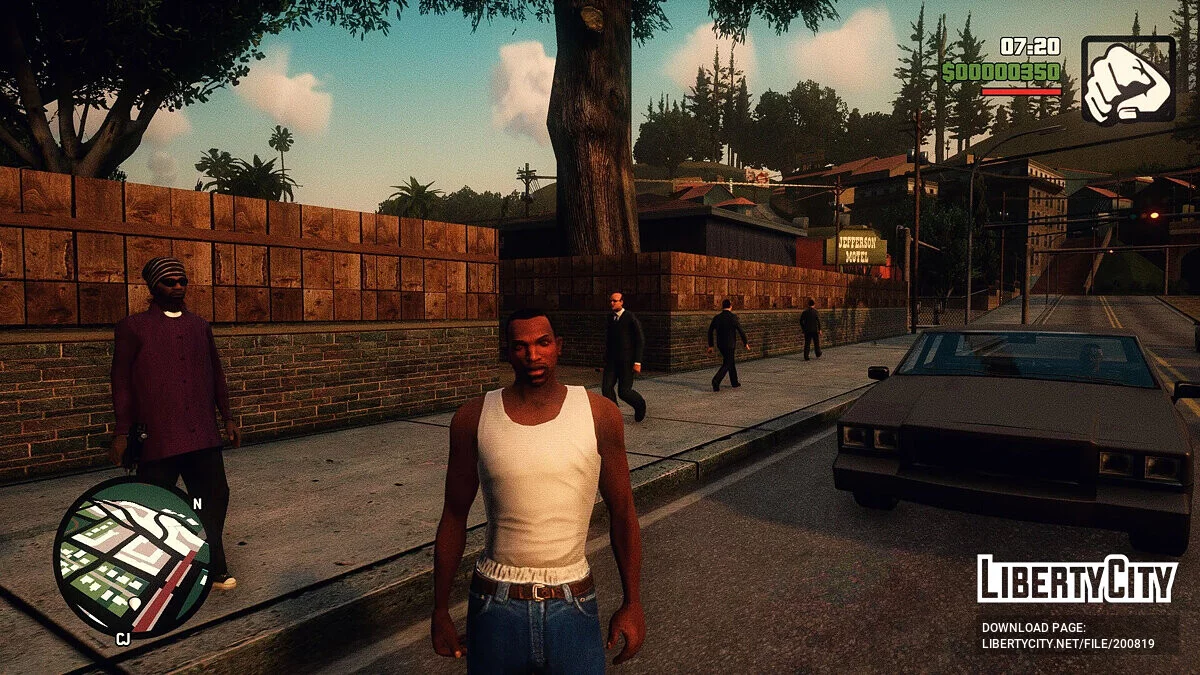Open the circular radar minimap
The image size is (1200, 675).
point(131,556)
